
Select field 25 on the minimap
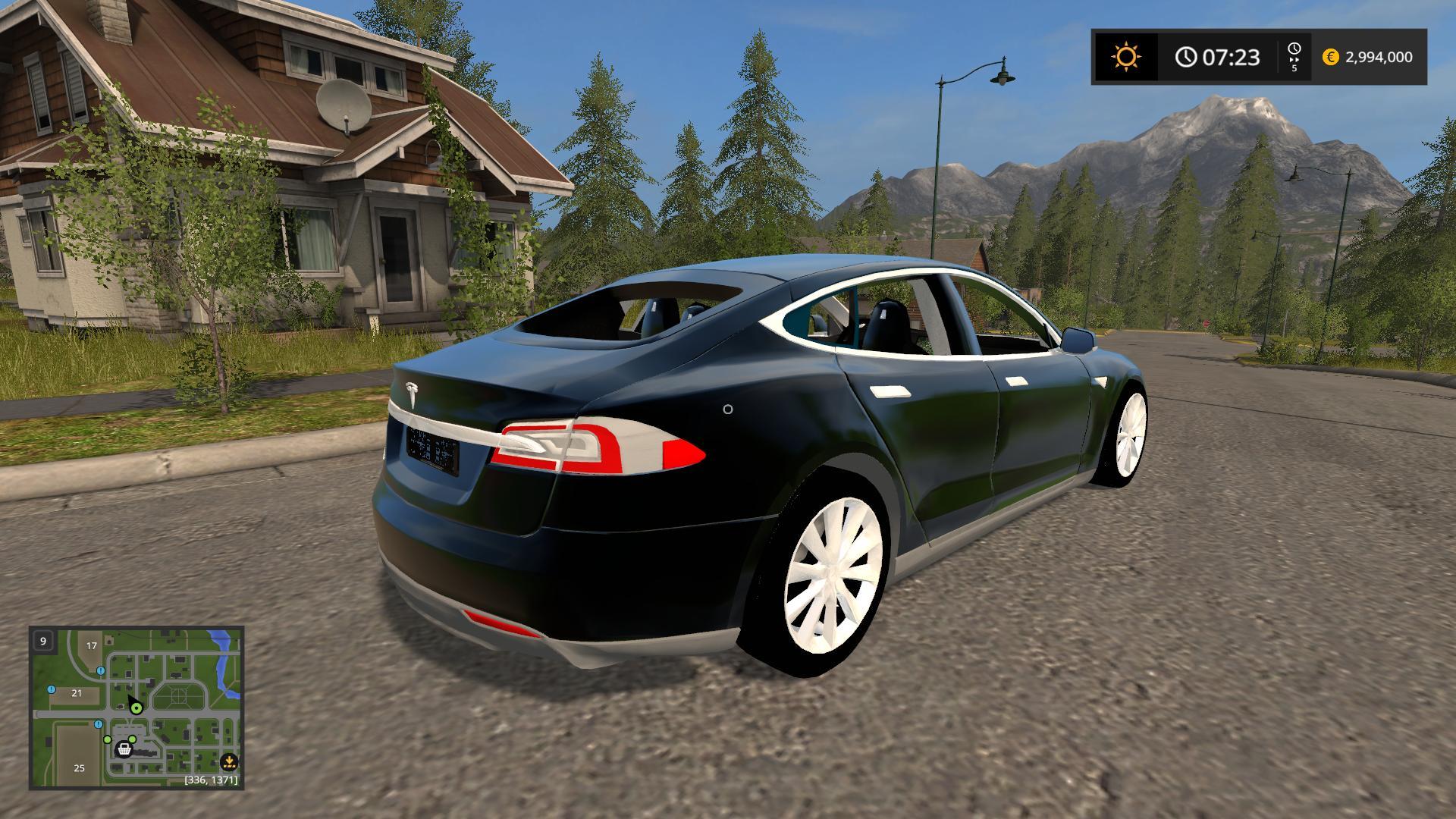pos(80,767)
